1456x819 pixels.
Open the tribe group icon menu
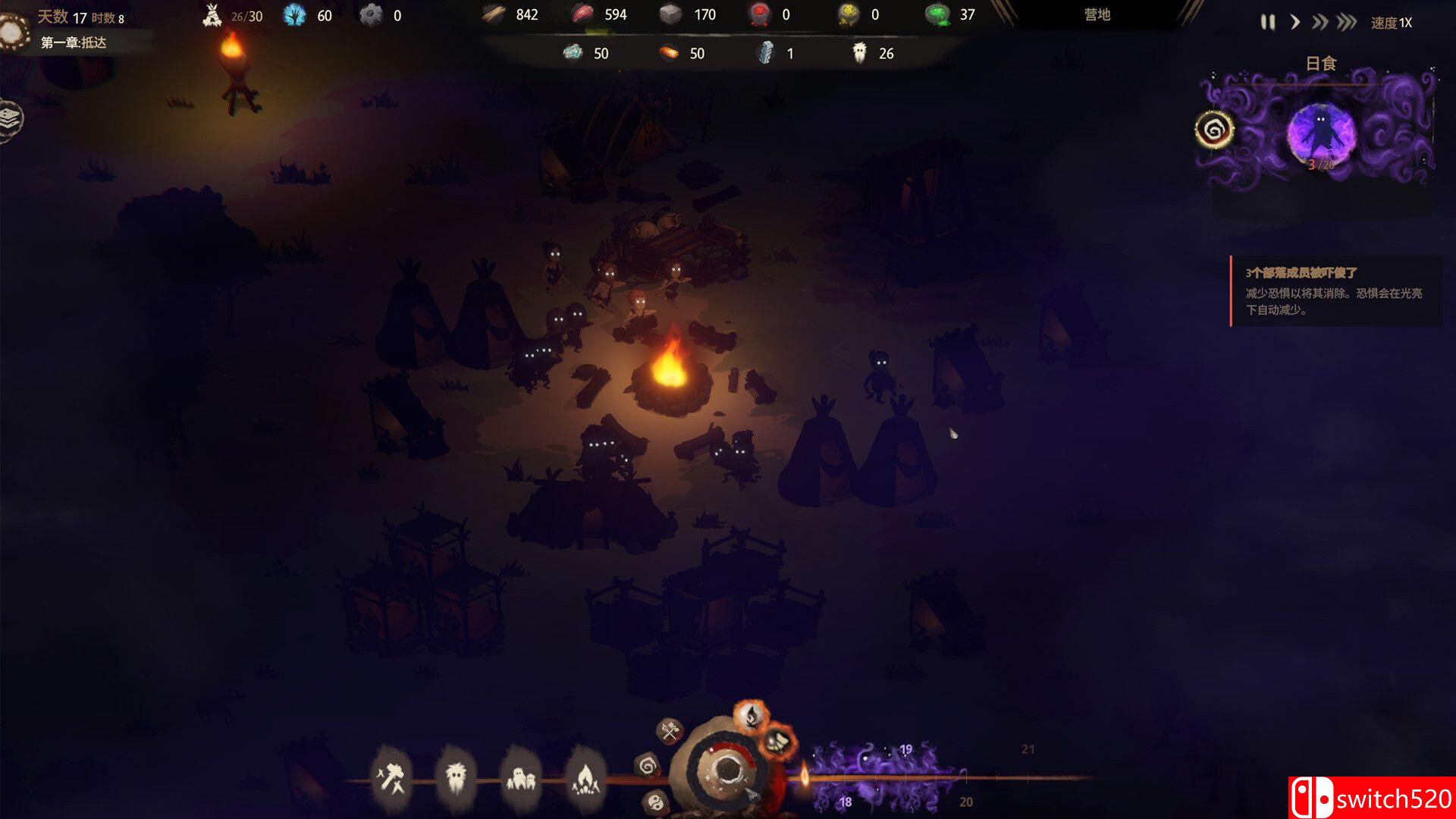[x=520, y=778]
